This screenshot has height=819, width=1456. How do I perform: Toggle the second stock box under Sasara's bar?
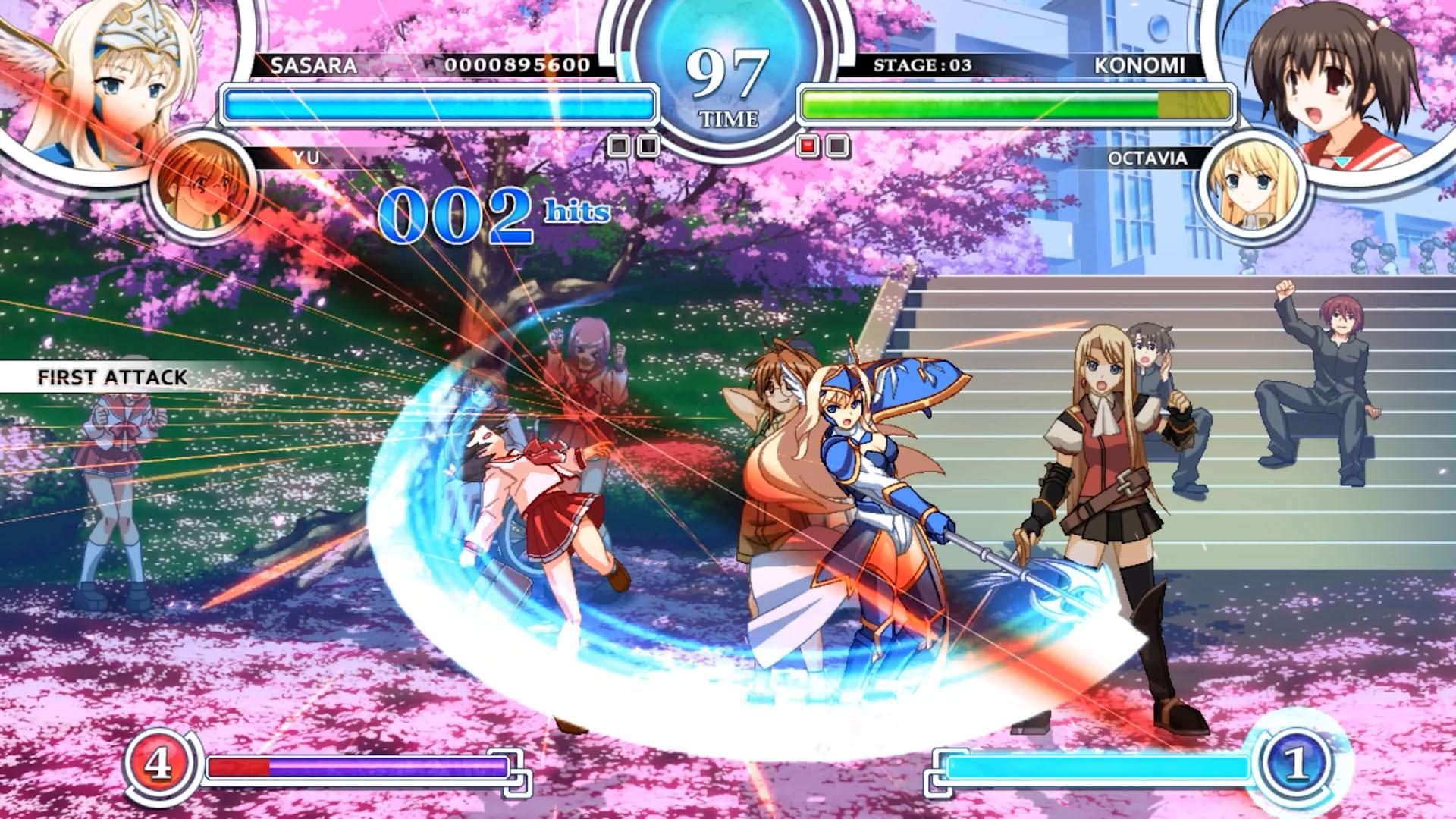[649, 144]
